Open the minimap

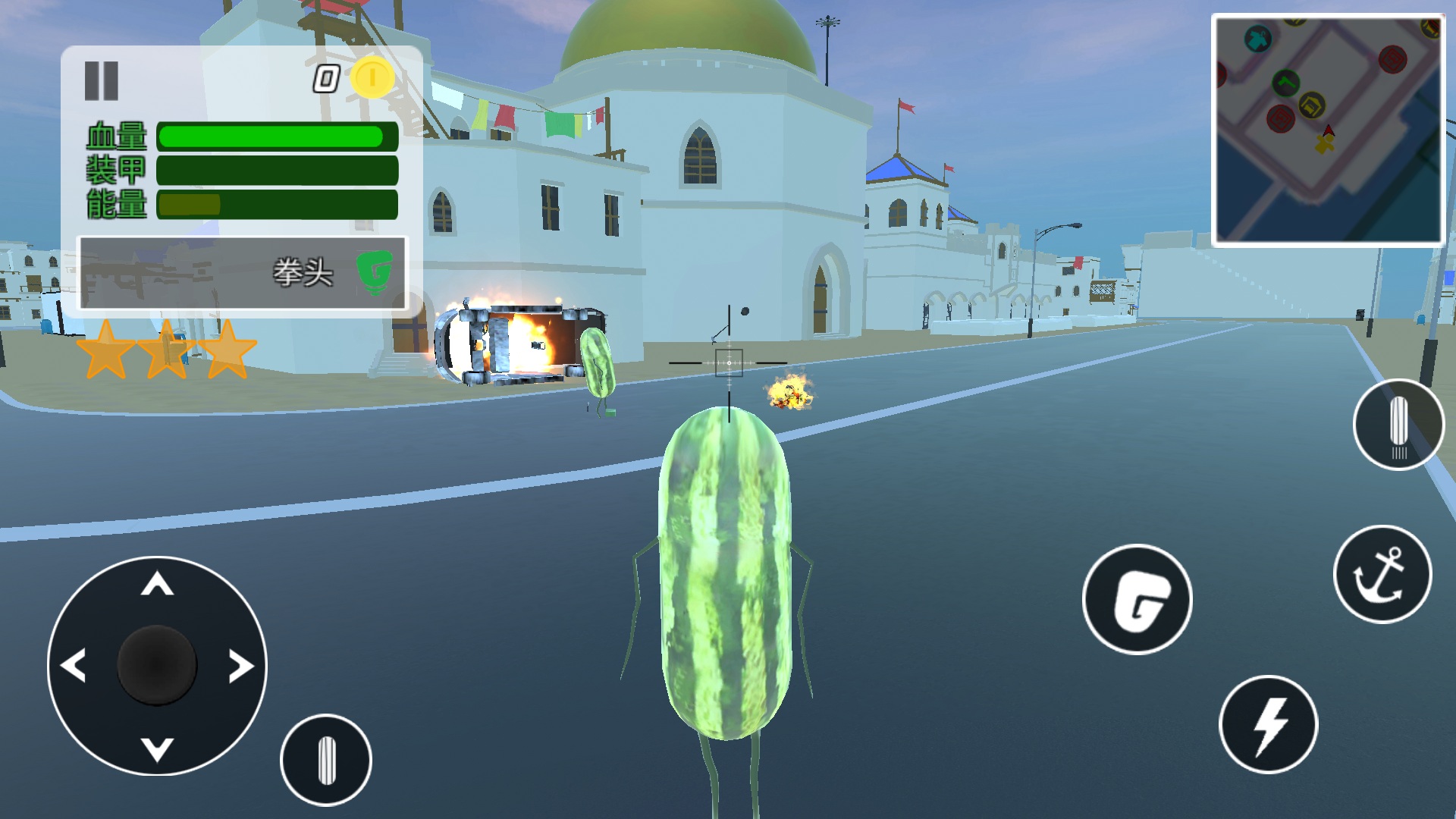(1328, 130)
